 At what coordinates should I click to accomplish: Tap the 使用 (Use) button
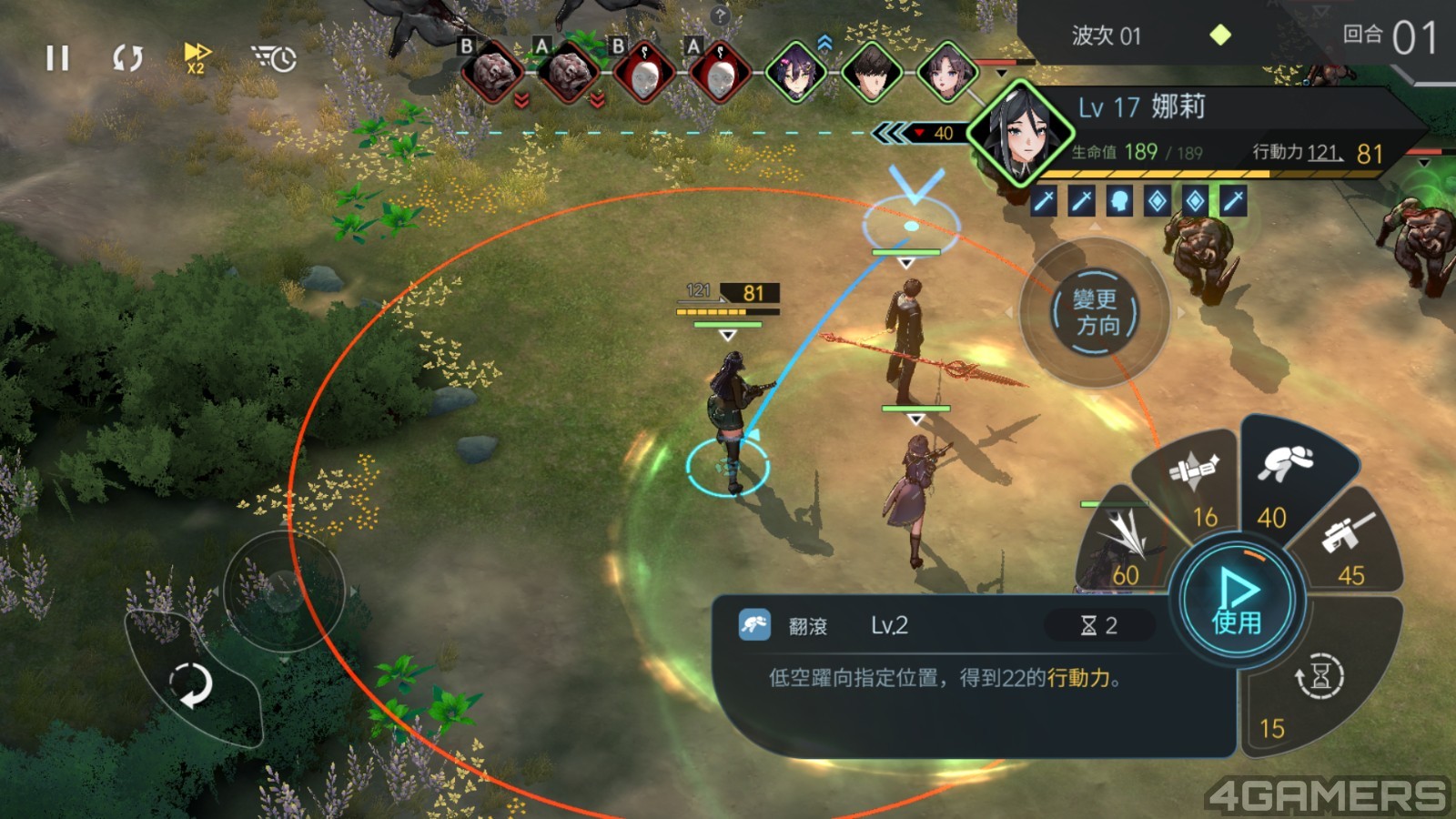pyautogui.click(x=1237, y=601)
